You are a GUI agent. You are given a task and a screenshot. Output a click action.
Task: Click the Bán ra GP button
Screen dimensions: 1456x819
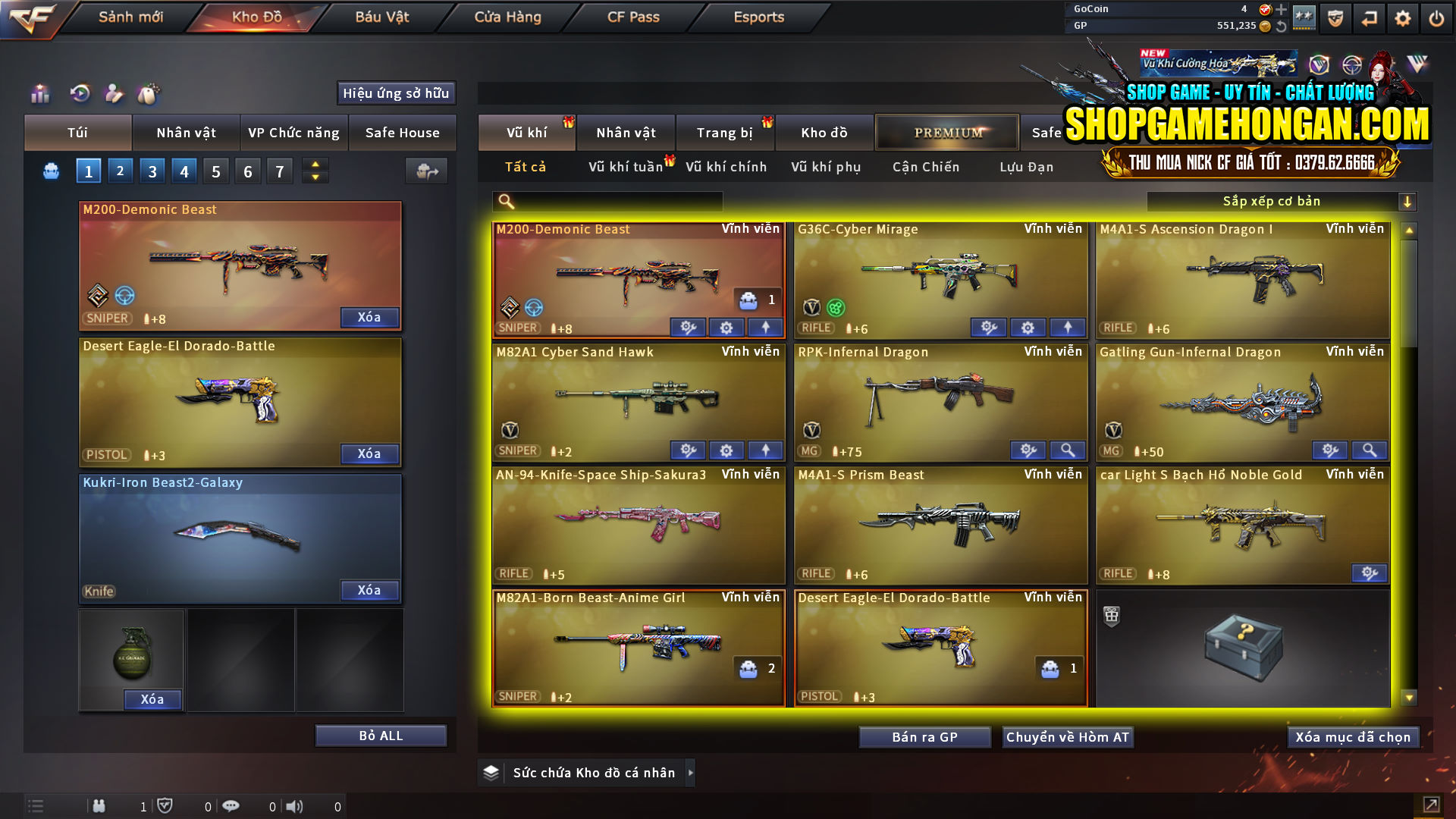point(924,736)
